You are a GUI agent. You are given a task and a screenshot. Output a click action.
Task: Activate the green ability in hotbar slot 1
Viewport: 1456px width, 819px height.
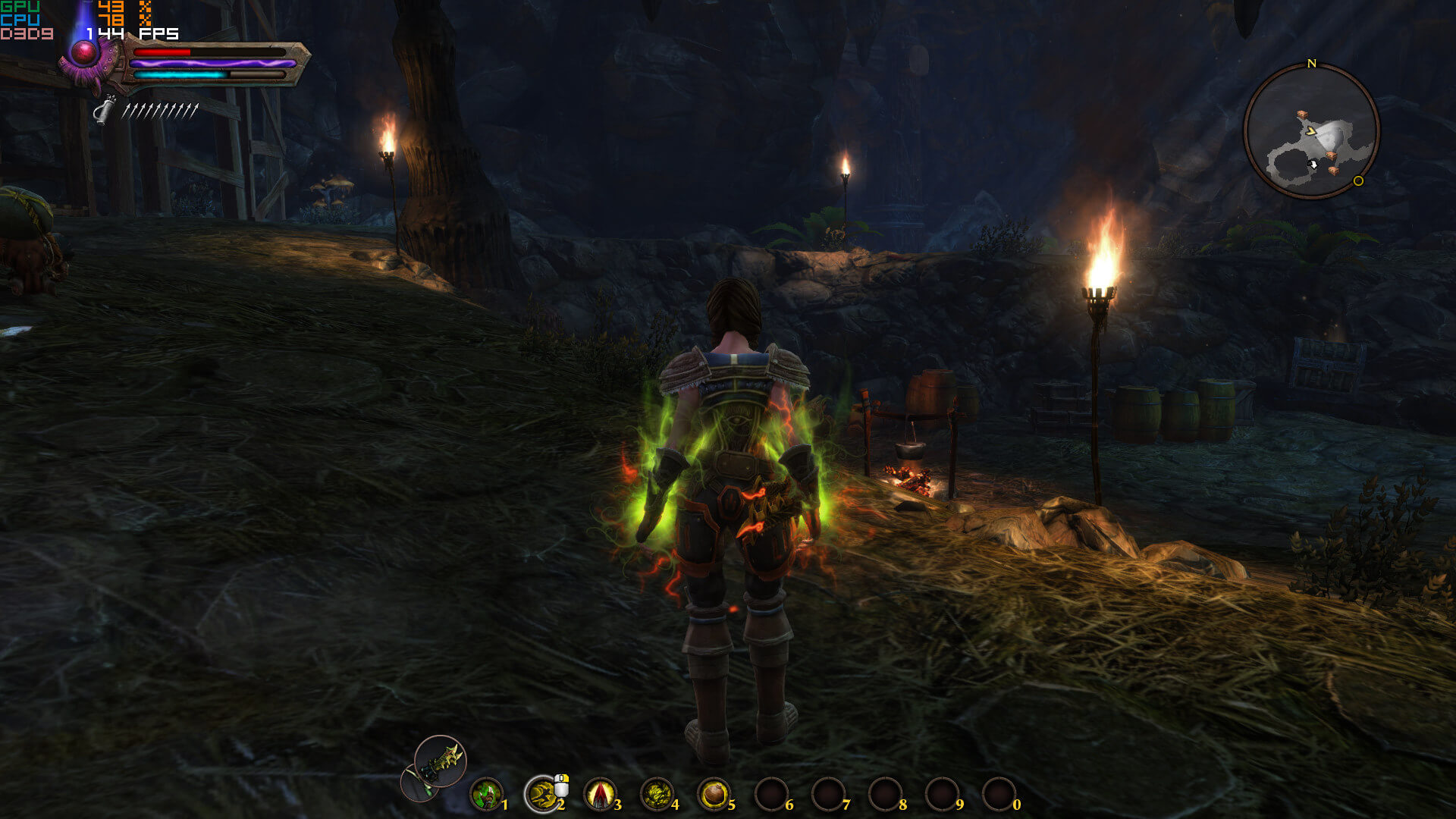[x=486, y=794]
